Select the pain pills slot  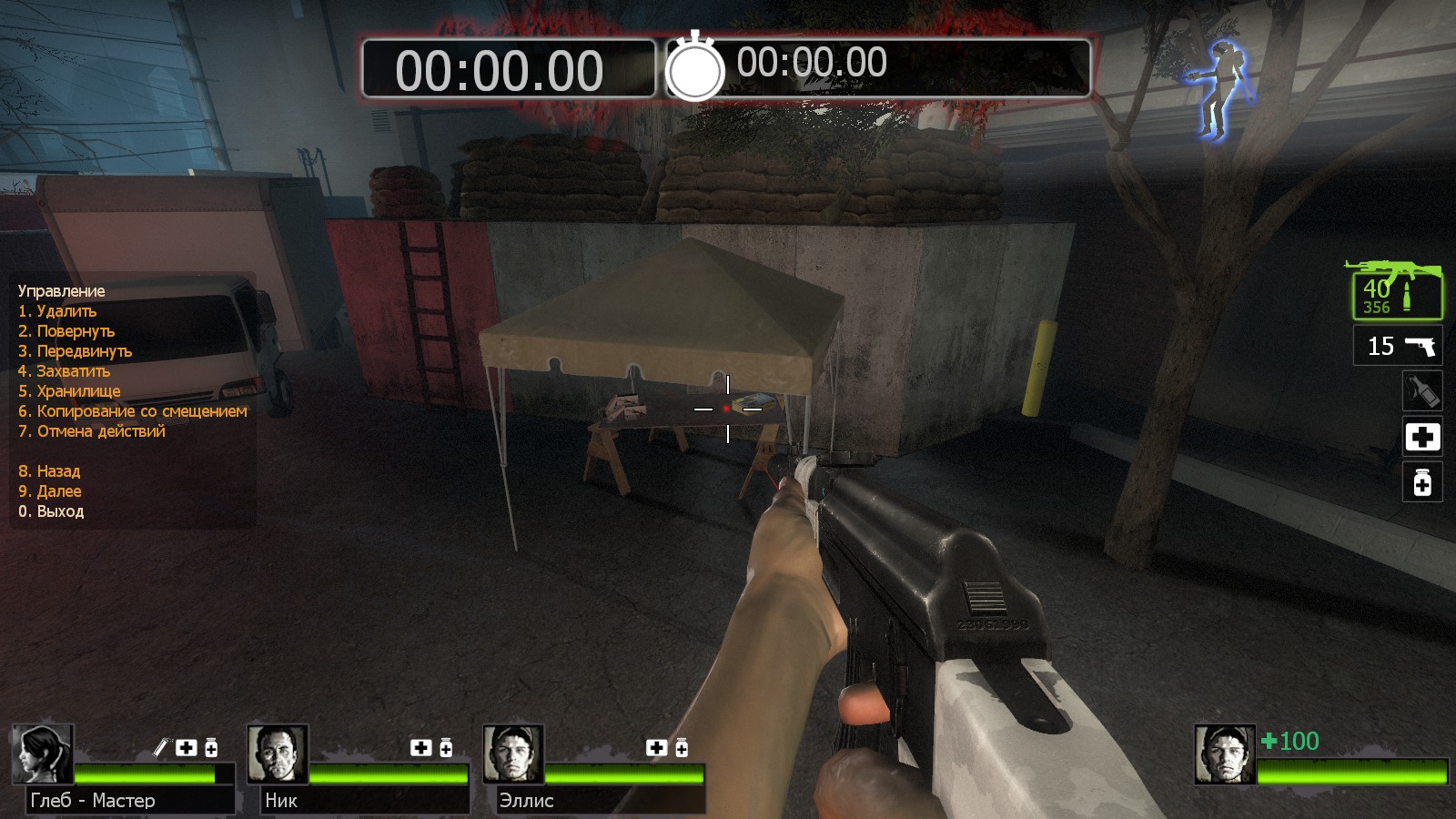coord(1422,482)
